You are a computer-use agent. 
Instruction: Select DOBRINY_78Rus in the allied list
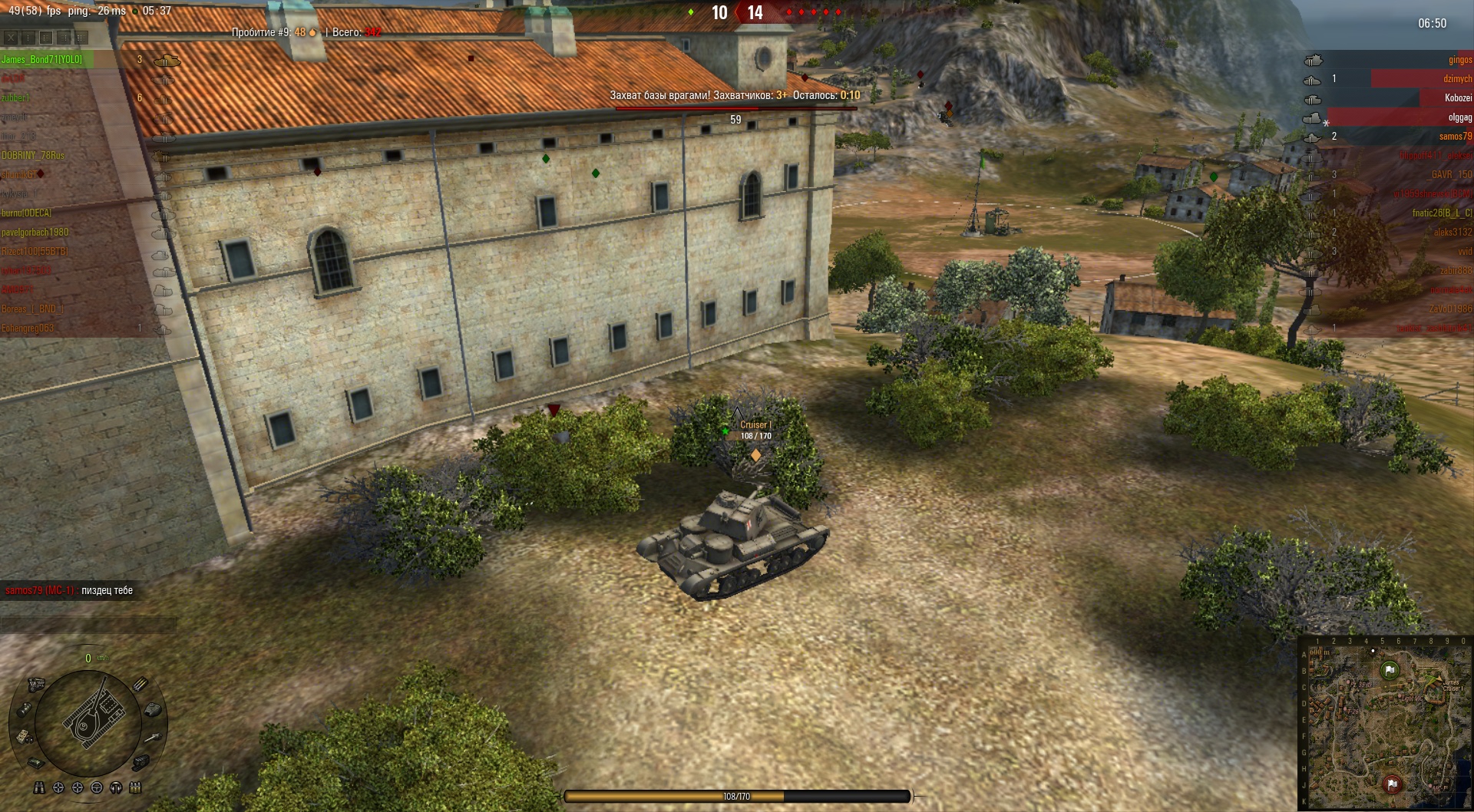click(x=33, y=156)
